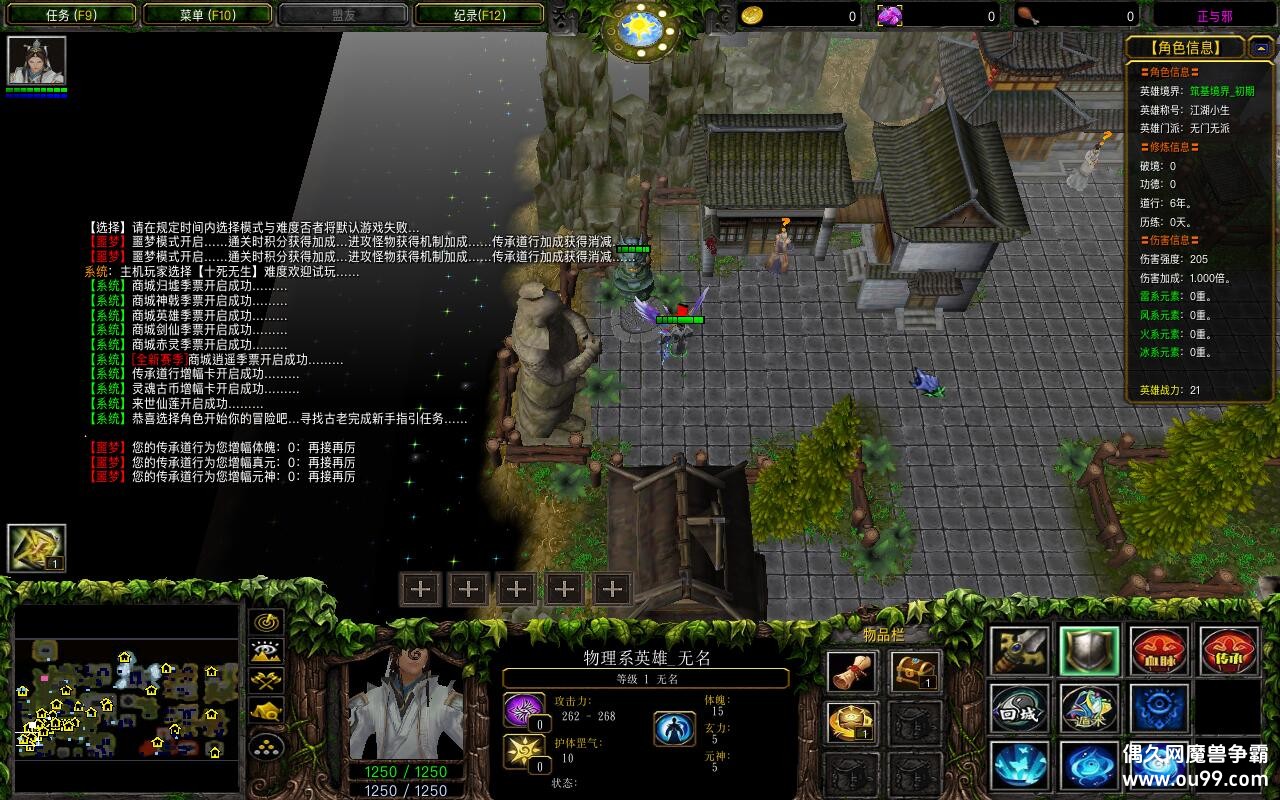The width and height of the screenshot is (1280, 800).
Task: Open the 纪录 (F12) log
Action: 479,15
